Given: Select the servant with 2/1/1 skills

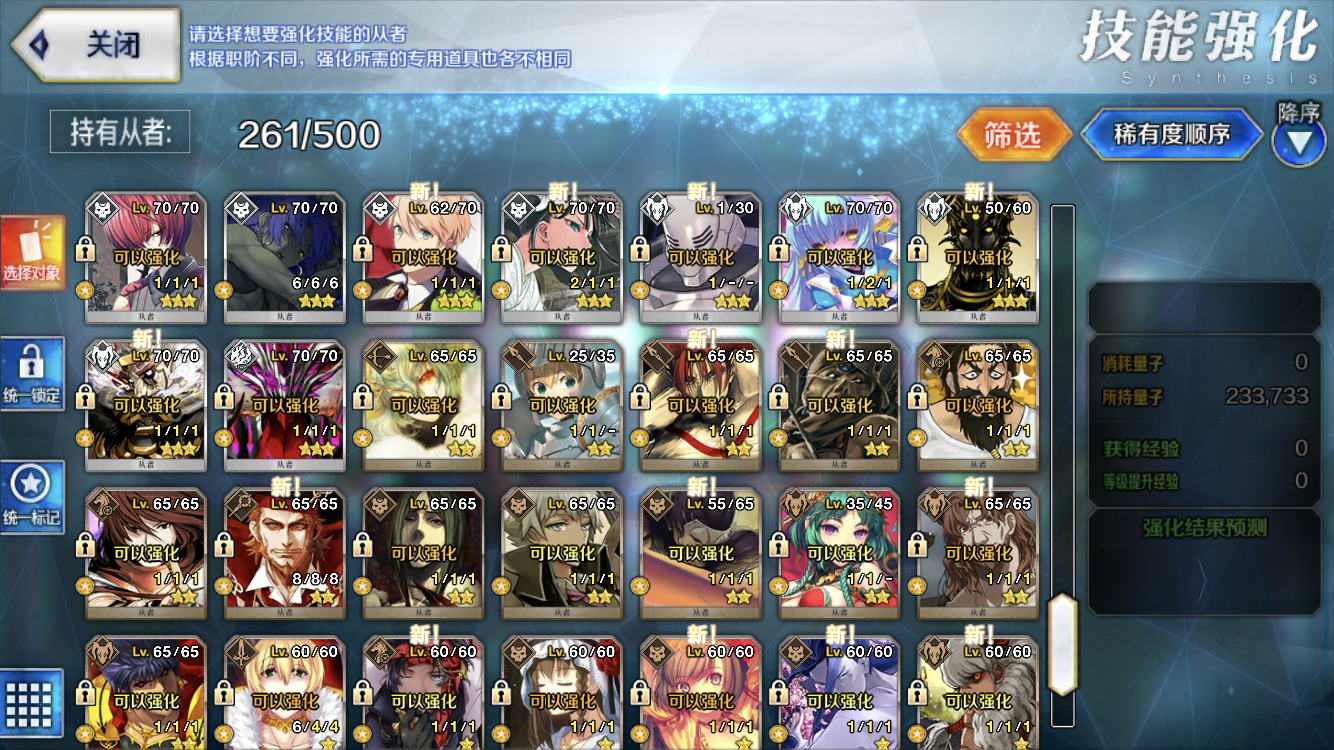Looking at the screenshot, I should click(x=561, y=258).
